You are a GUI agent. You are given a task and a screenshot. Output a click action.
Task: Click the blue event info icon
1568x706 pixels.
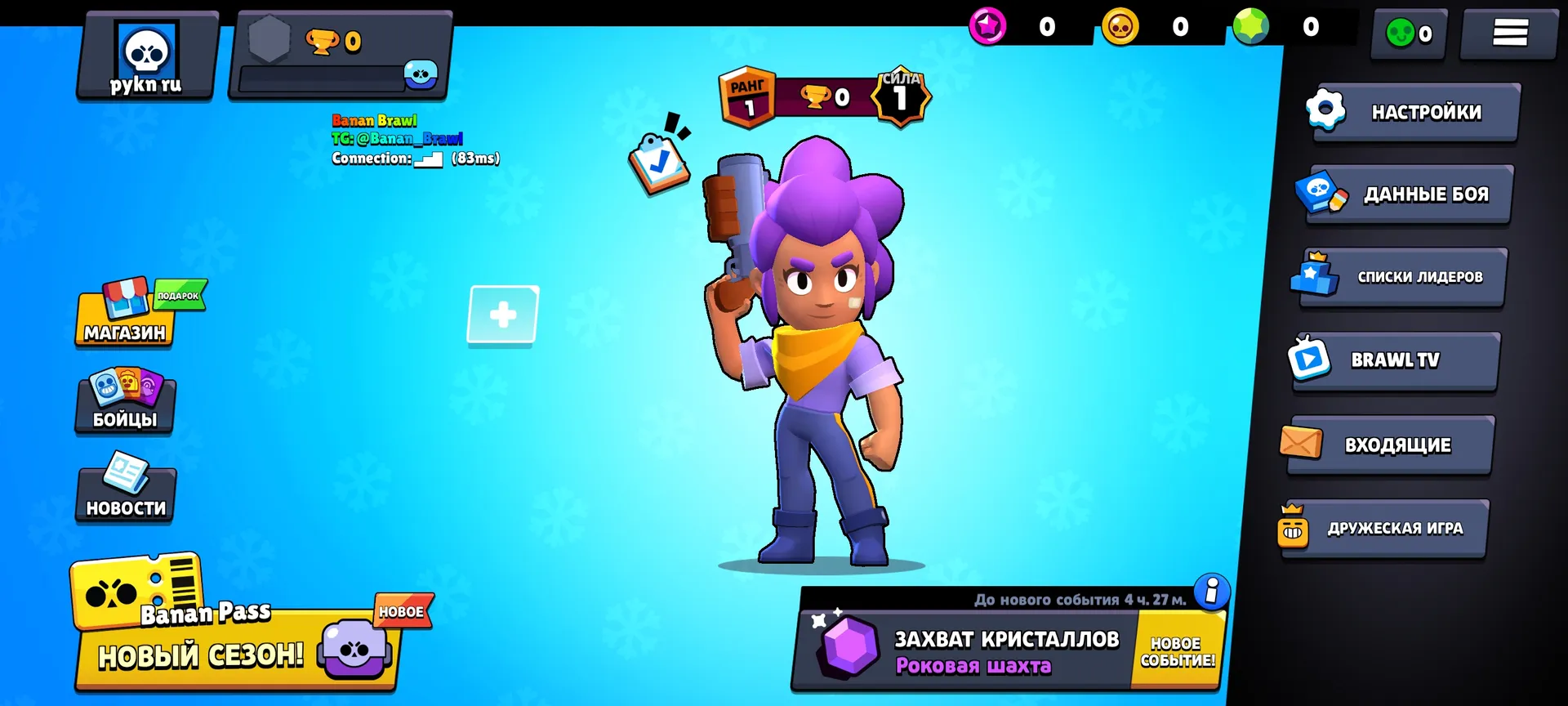tap(1212, 590)
